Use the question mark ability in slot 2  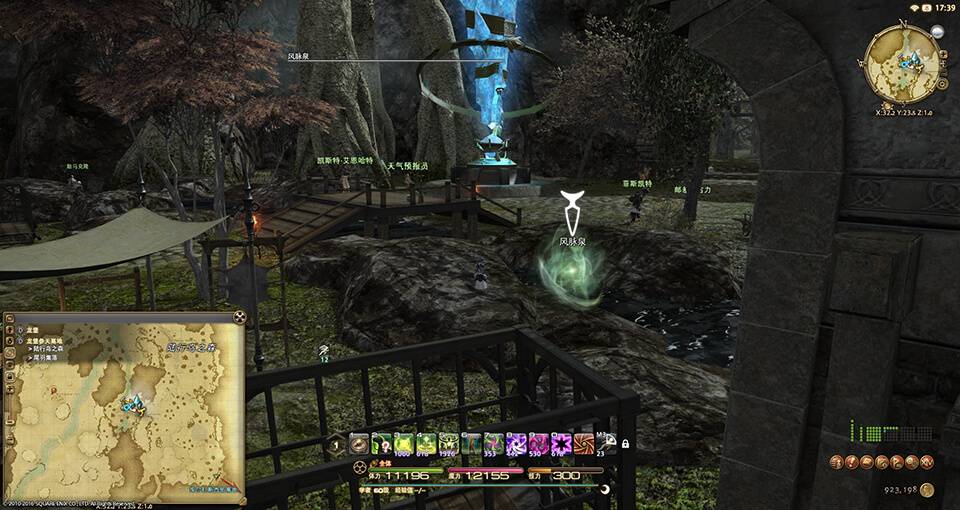(381, 444)
